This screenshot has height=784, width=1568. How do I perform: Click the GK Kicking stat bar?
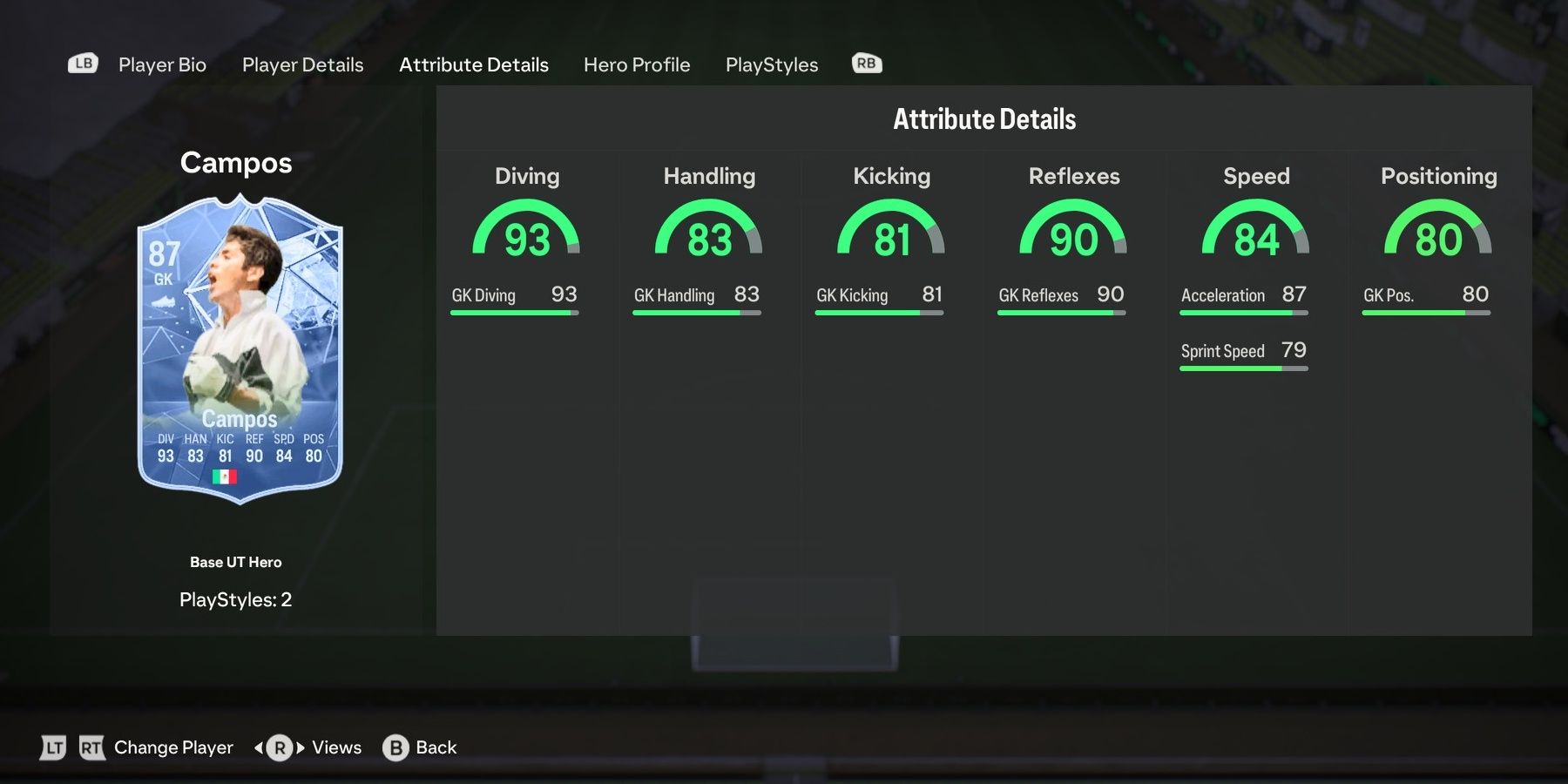coord(879,312)
